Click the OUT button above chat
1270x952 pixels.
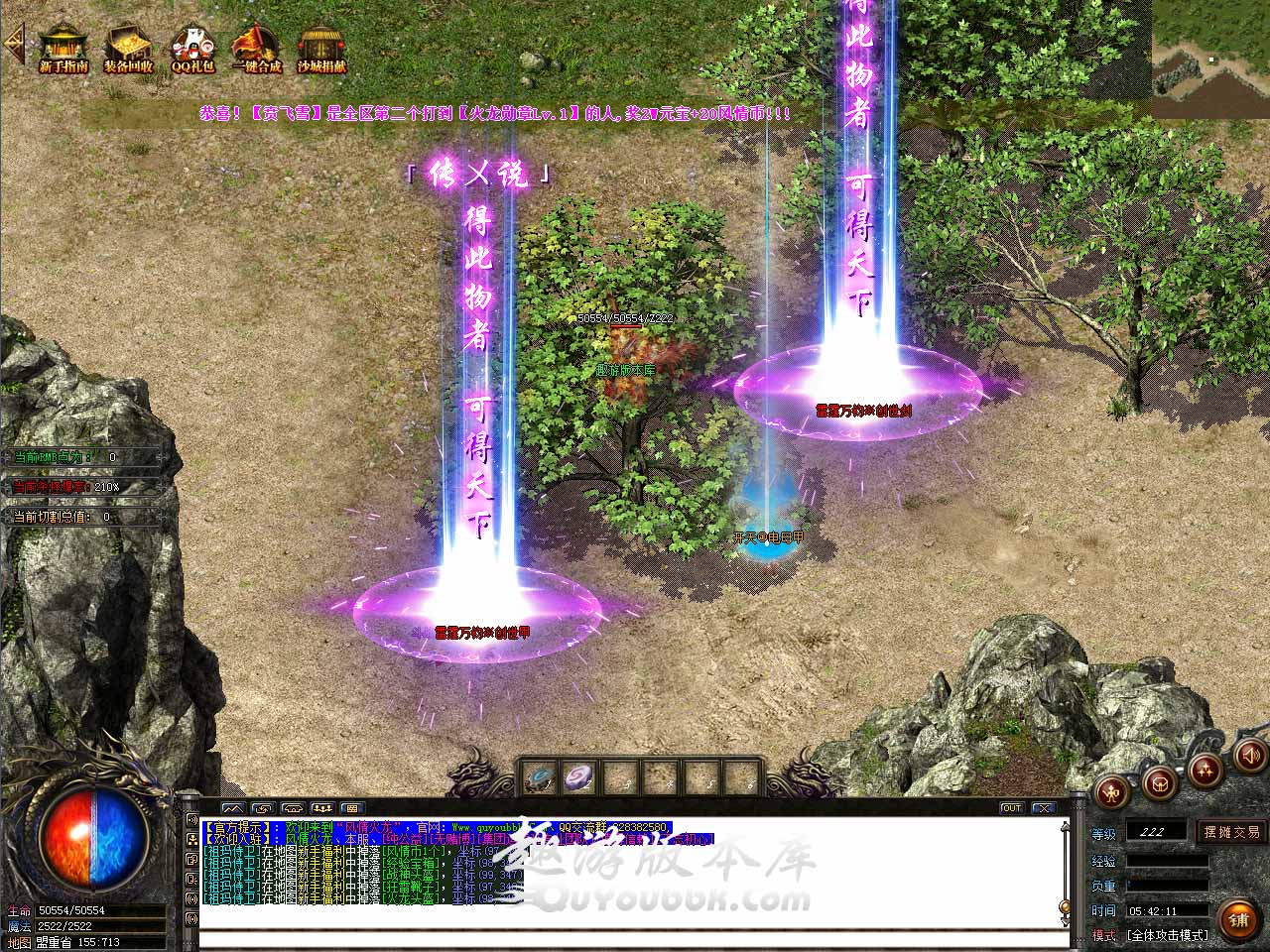[1011, 808]
